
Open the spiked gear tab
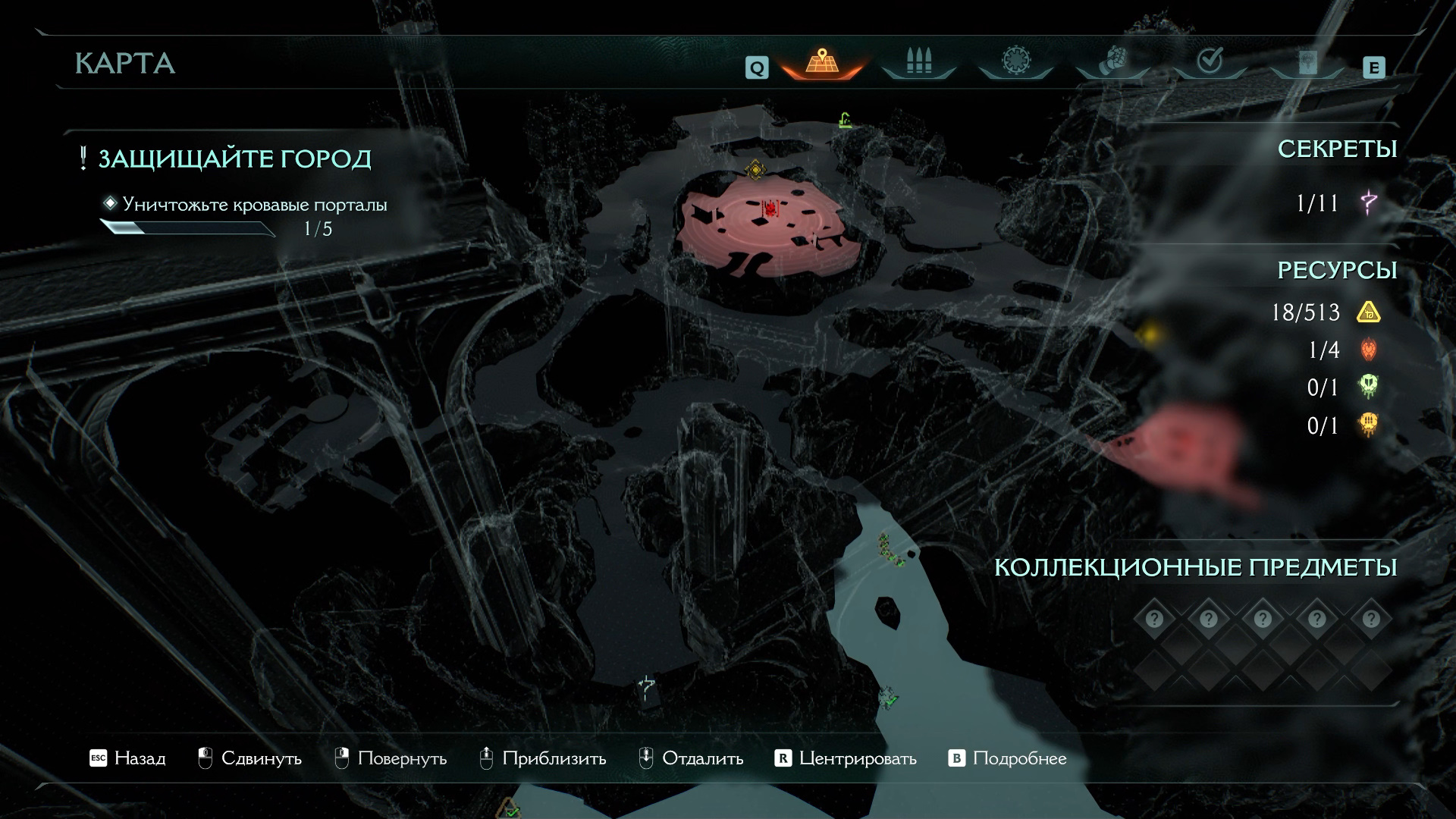(1015, 61)
